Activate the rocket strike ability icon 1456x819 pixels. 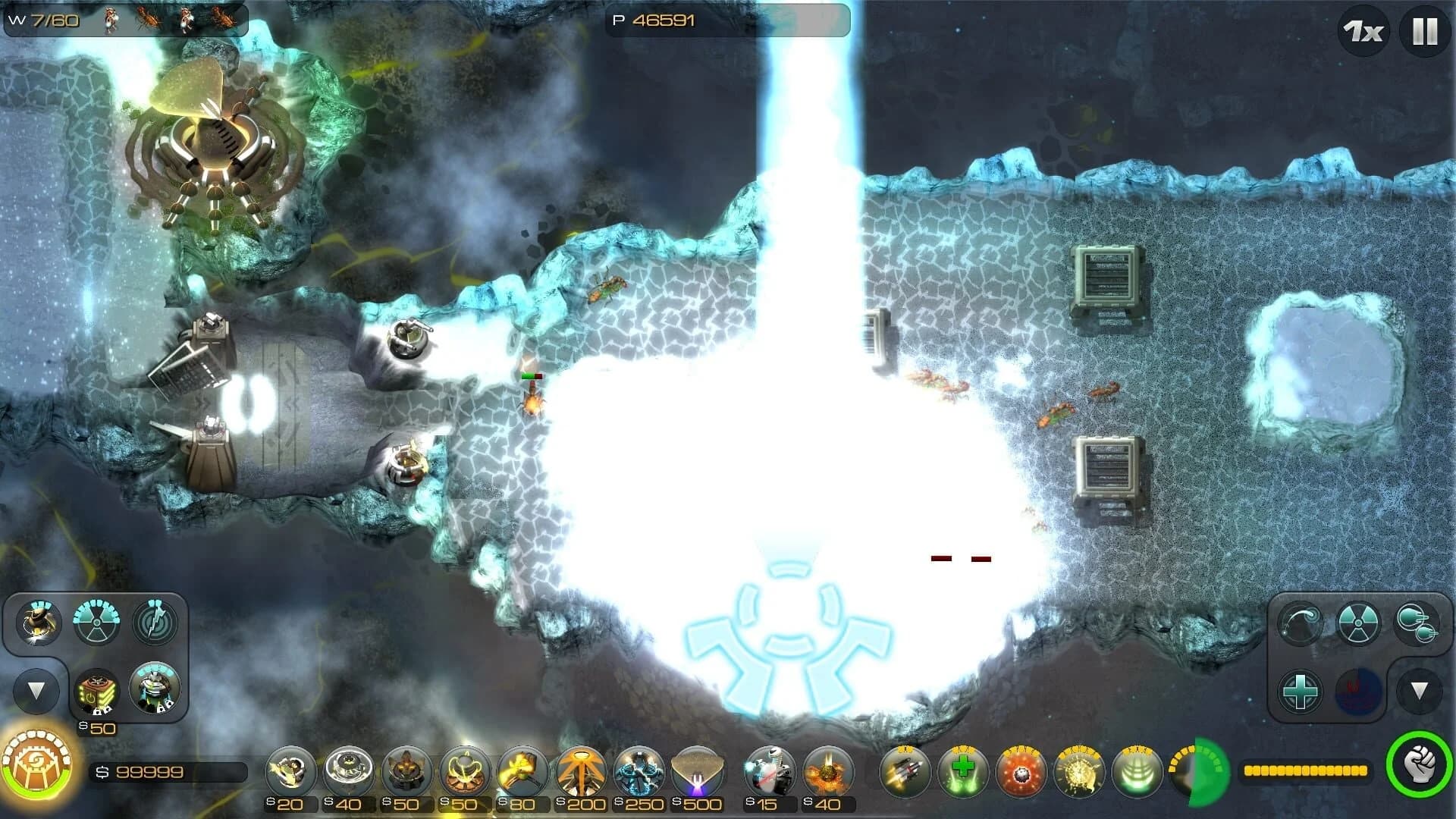point(905,772)
